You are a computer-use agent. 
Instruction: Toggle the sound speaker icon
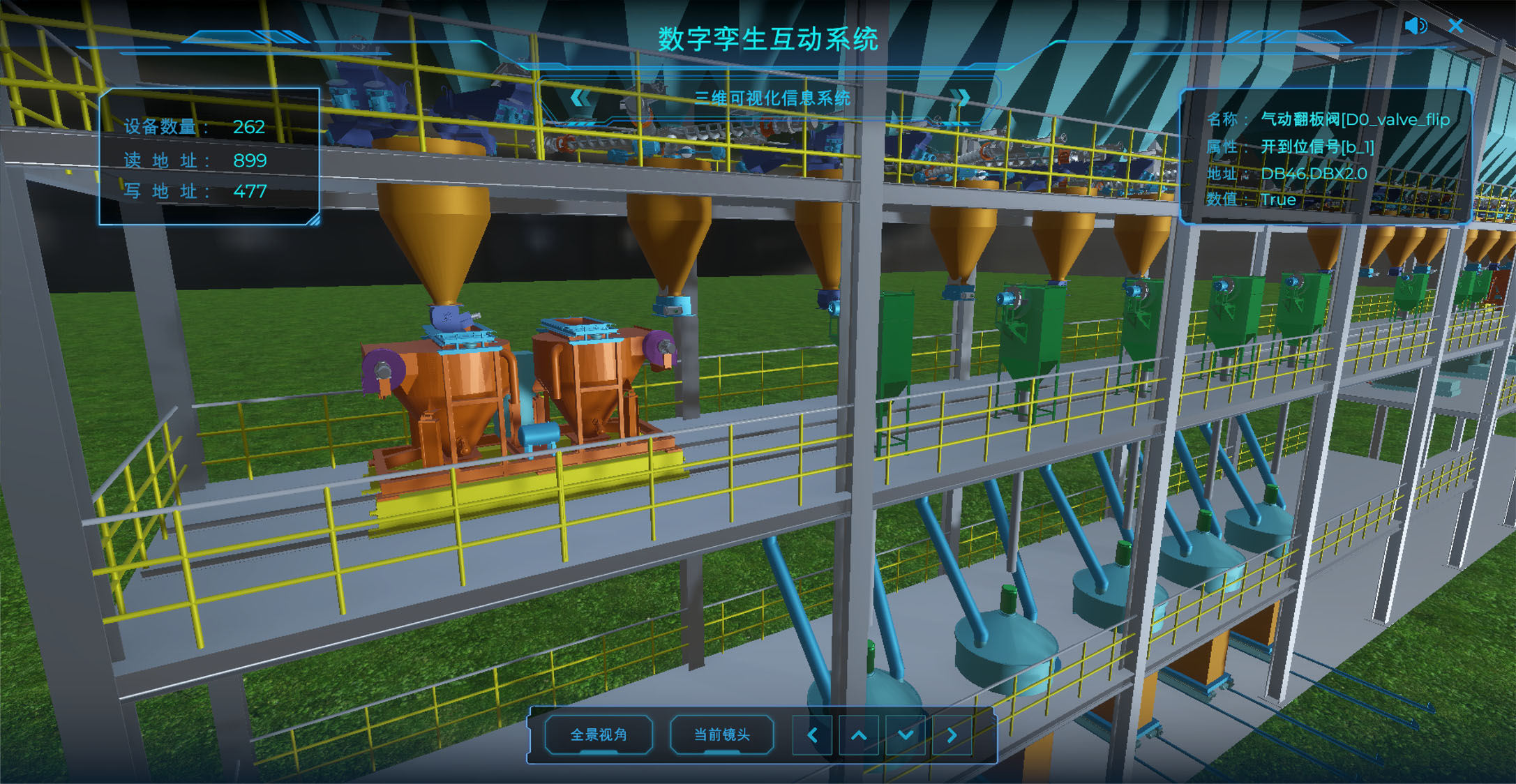coord(1415,27)
